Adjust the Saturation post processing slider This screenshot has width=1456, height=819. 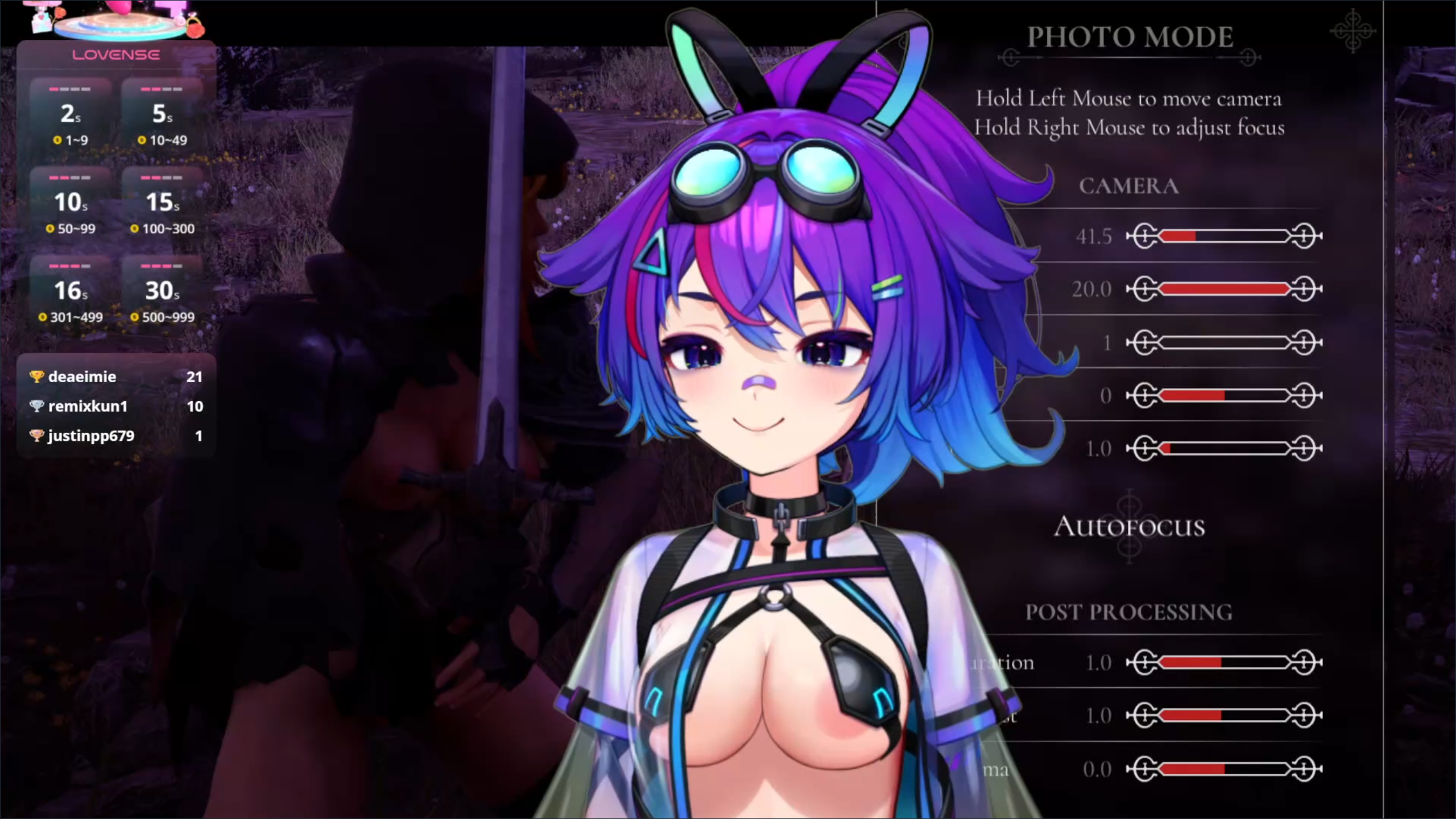coord(1224,663)
